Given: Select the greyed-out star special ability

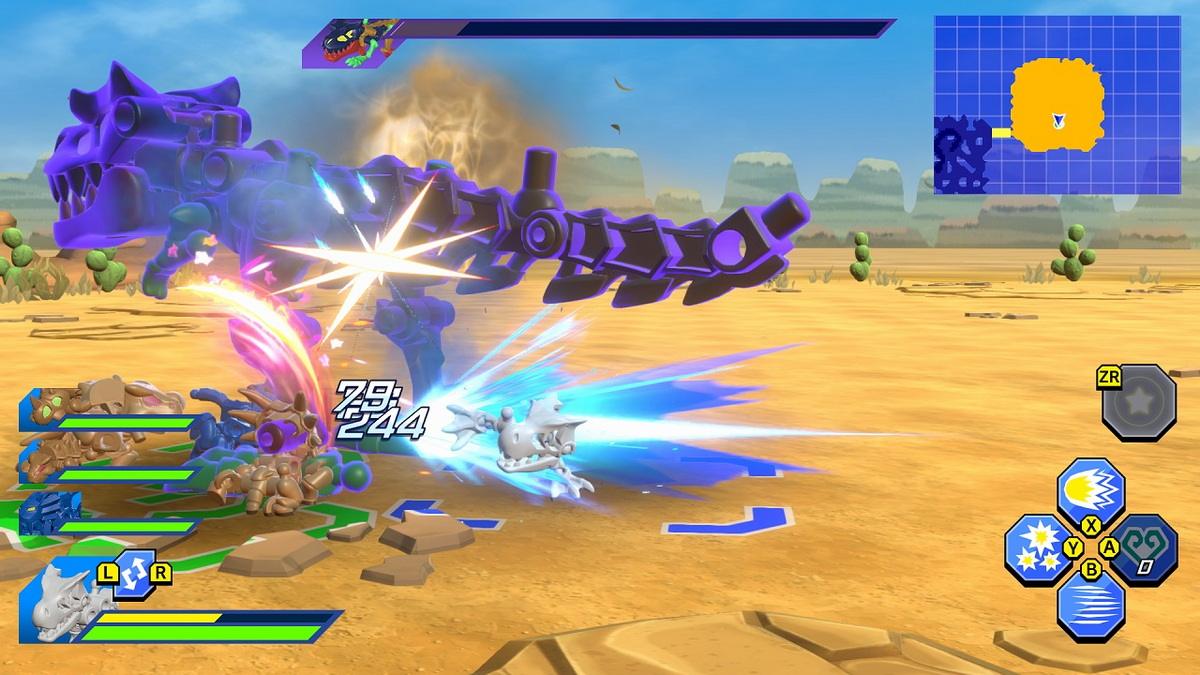Looking at the screenshot, I should coord(1138,401).
